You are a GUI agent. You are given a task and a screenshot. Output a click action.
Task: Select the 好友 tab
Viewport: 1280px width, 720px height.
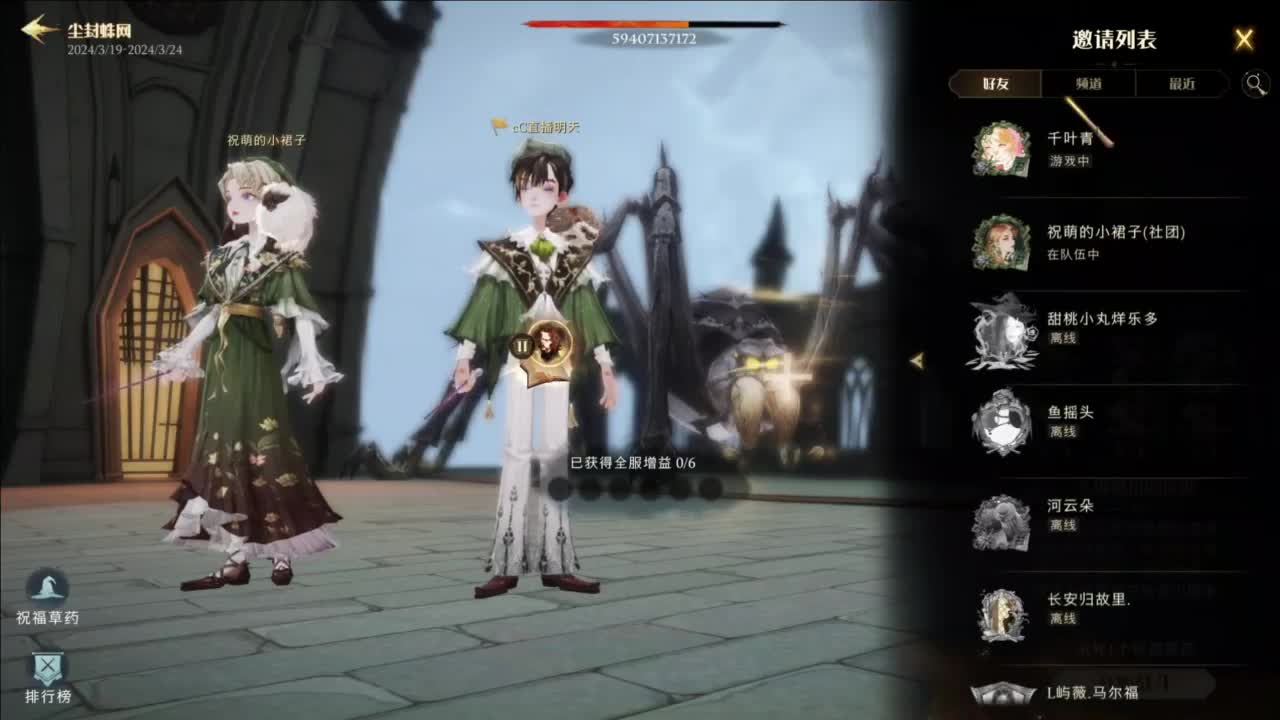click(x=995, y=84)
